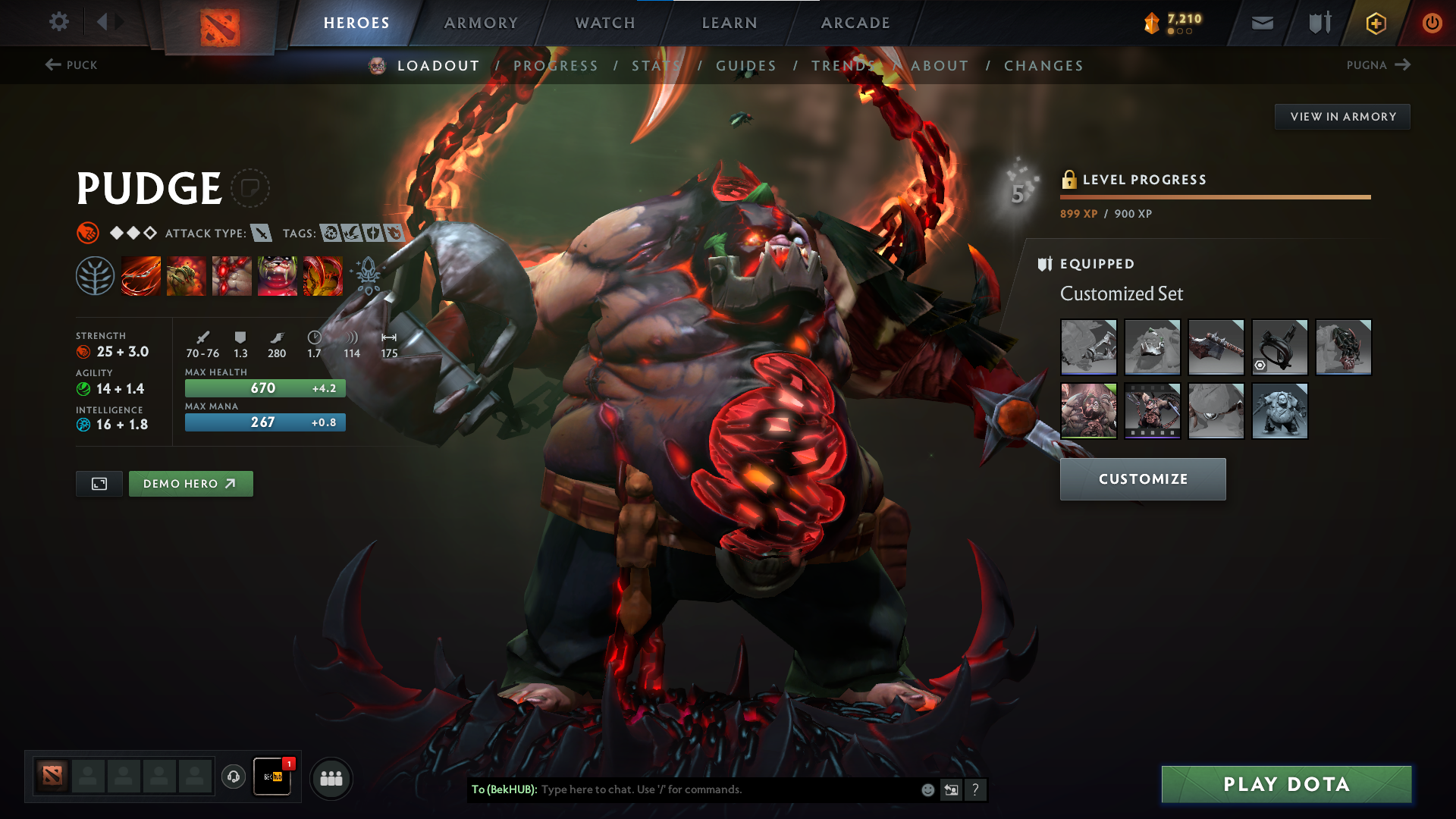This screenshot has width=1456, height=819.
Task: Open the headset audio icon near party slots
Action: point(234,777)
